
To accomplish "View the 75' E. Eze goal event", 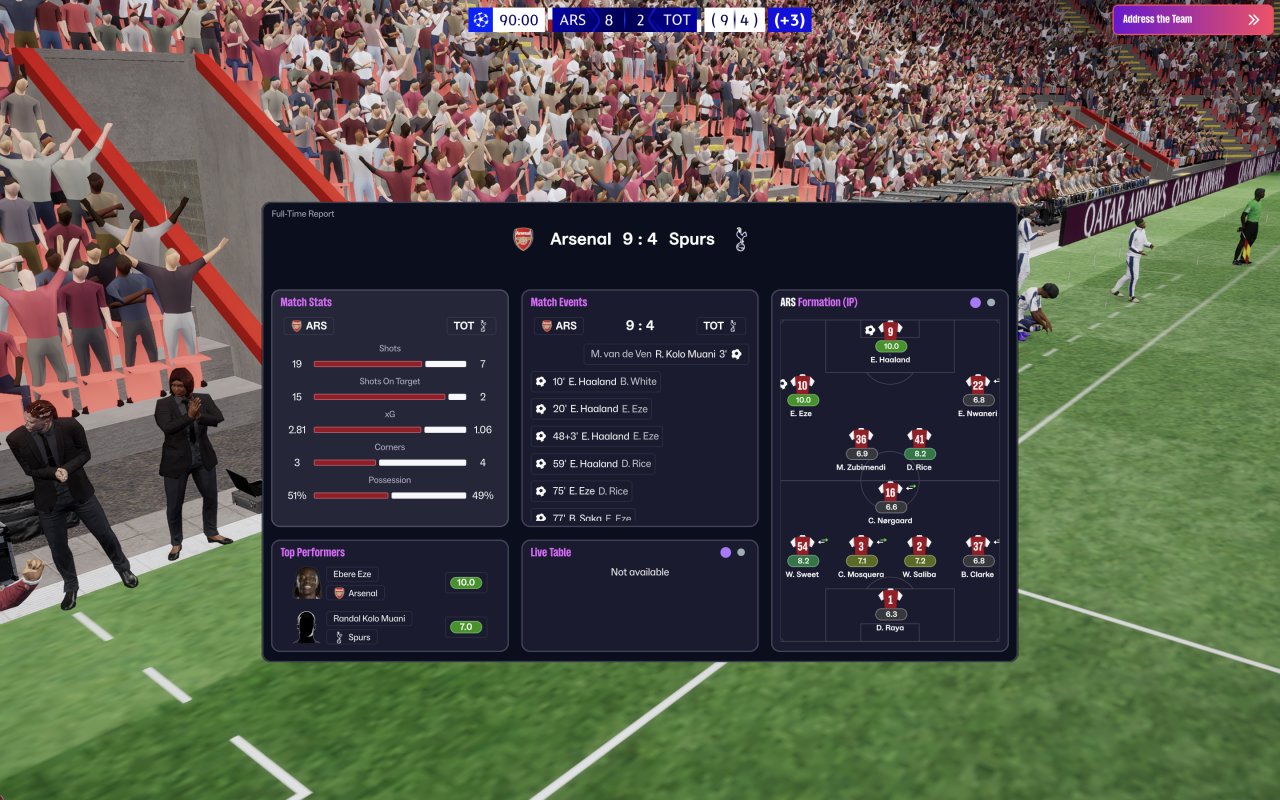I will pyautogui.click(x=582, y=491).
